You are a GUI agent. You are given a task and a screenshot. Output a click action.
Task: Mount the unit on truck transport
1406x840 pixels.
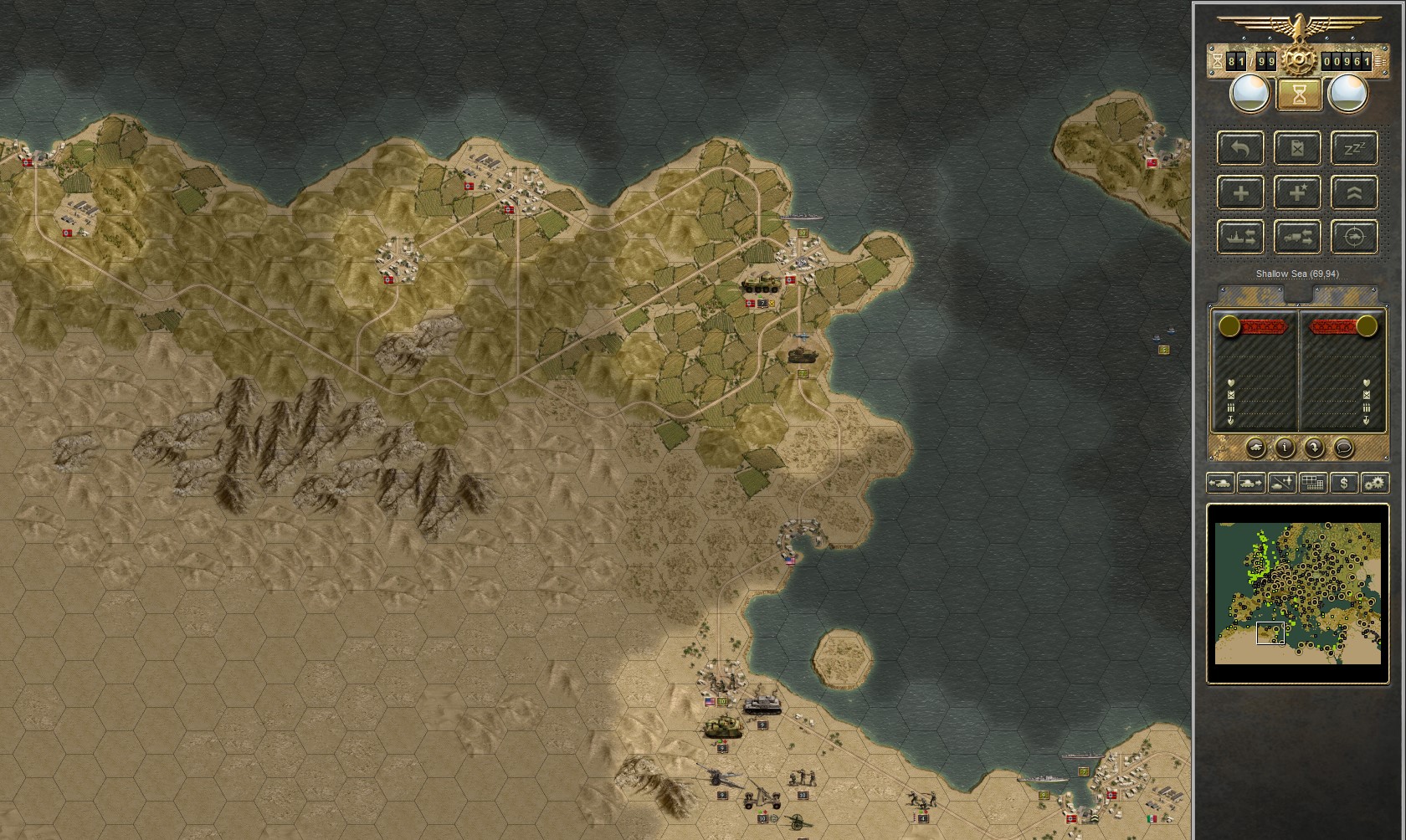(1298, 237)
